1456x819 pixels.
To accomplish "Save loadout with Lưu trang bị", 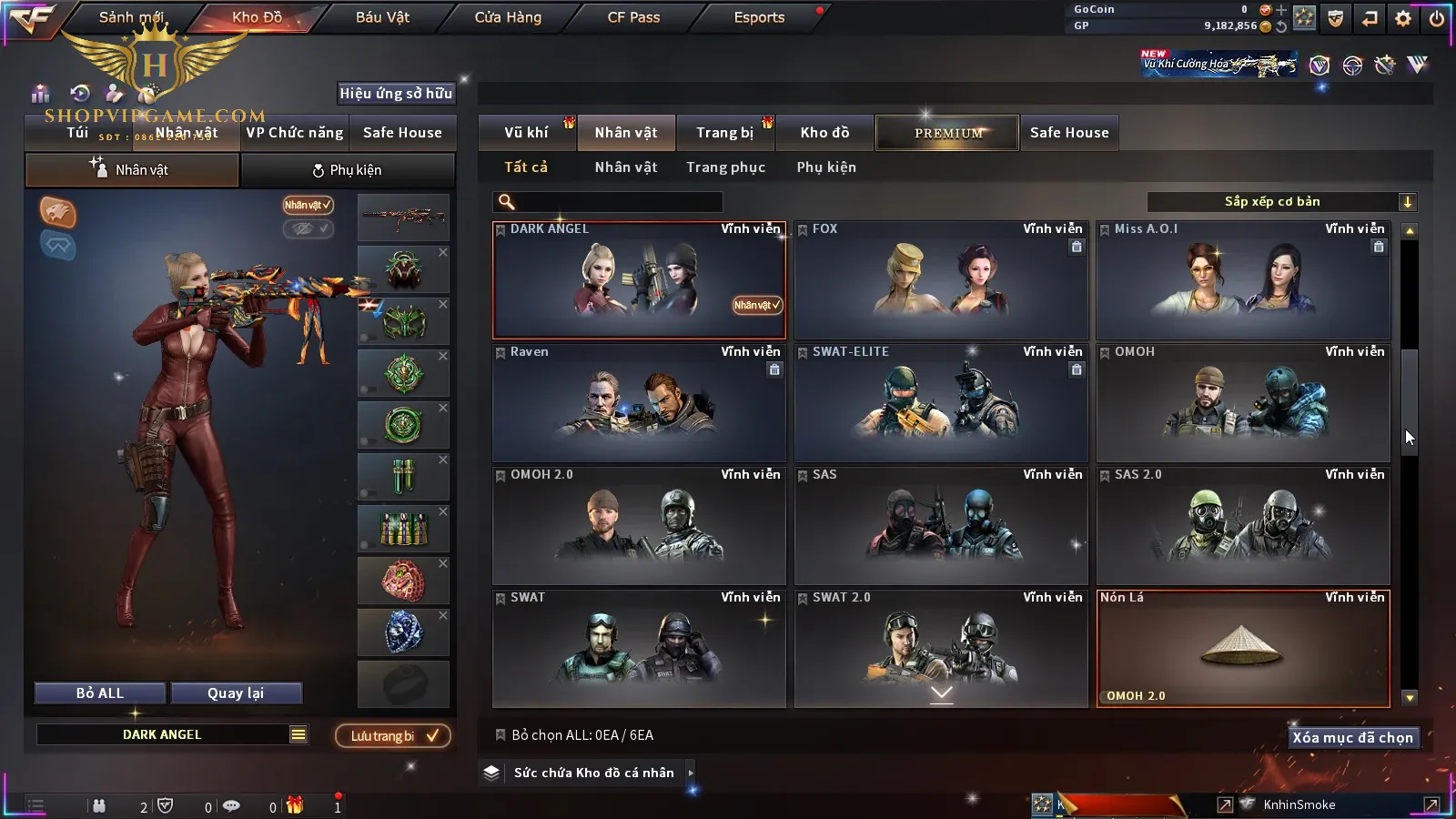I will (x=392, y=736).
